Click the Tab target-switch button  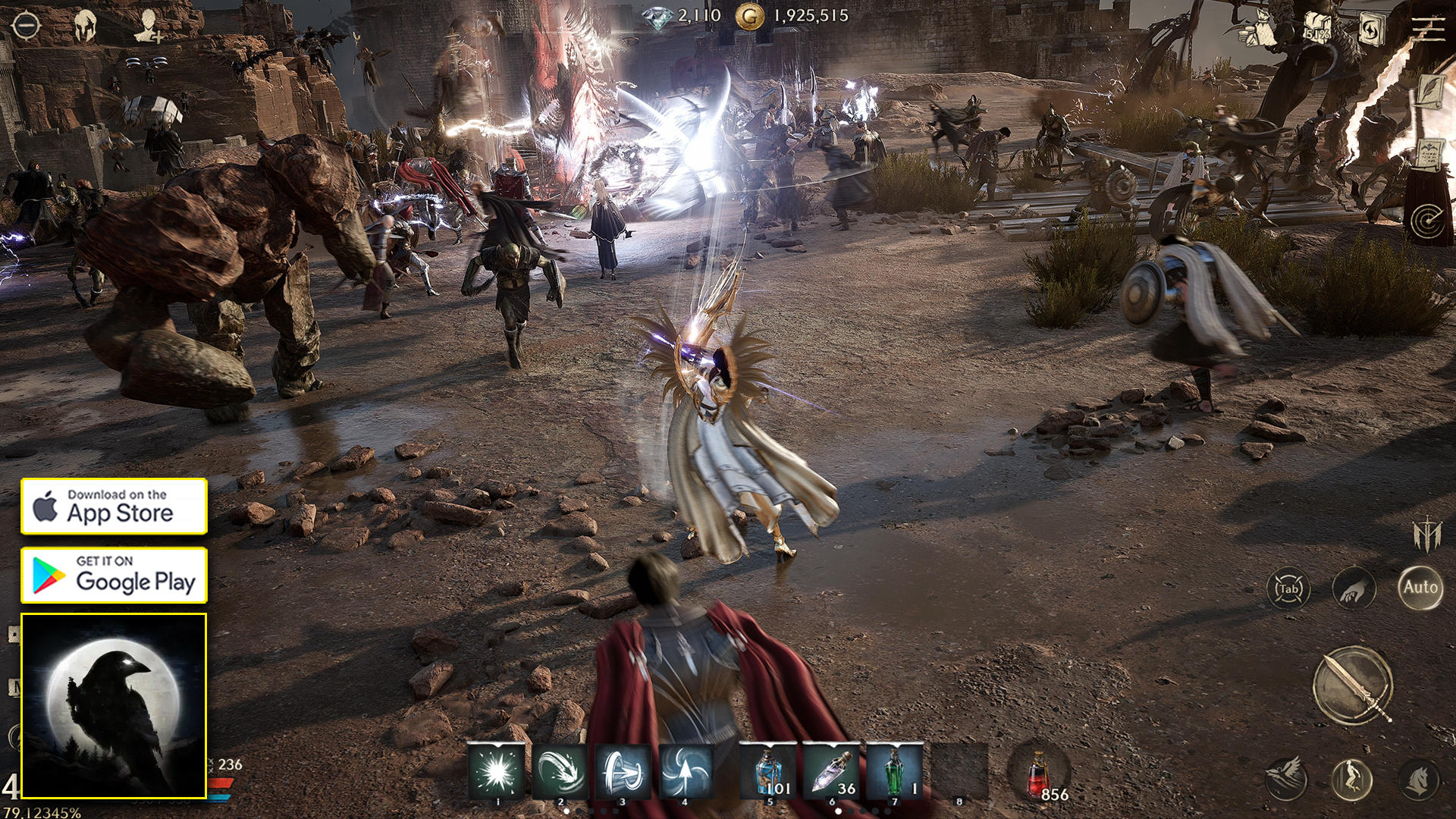point(1288,588)
